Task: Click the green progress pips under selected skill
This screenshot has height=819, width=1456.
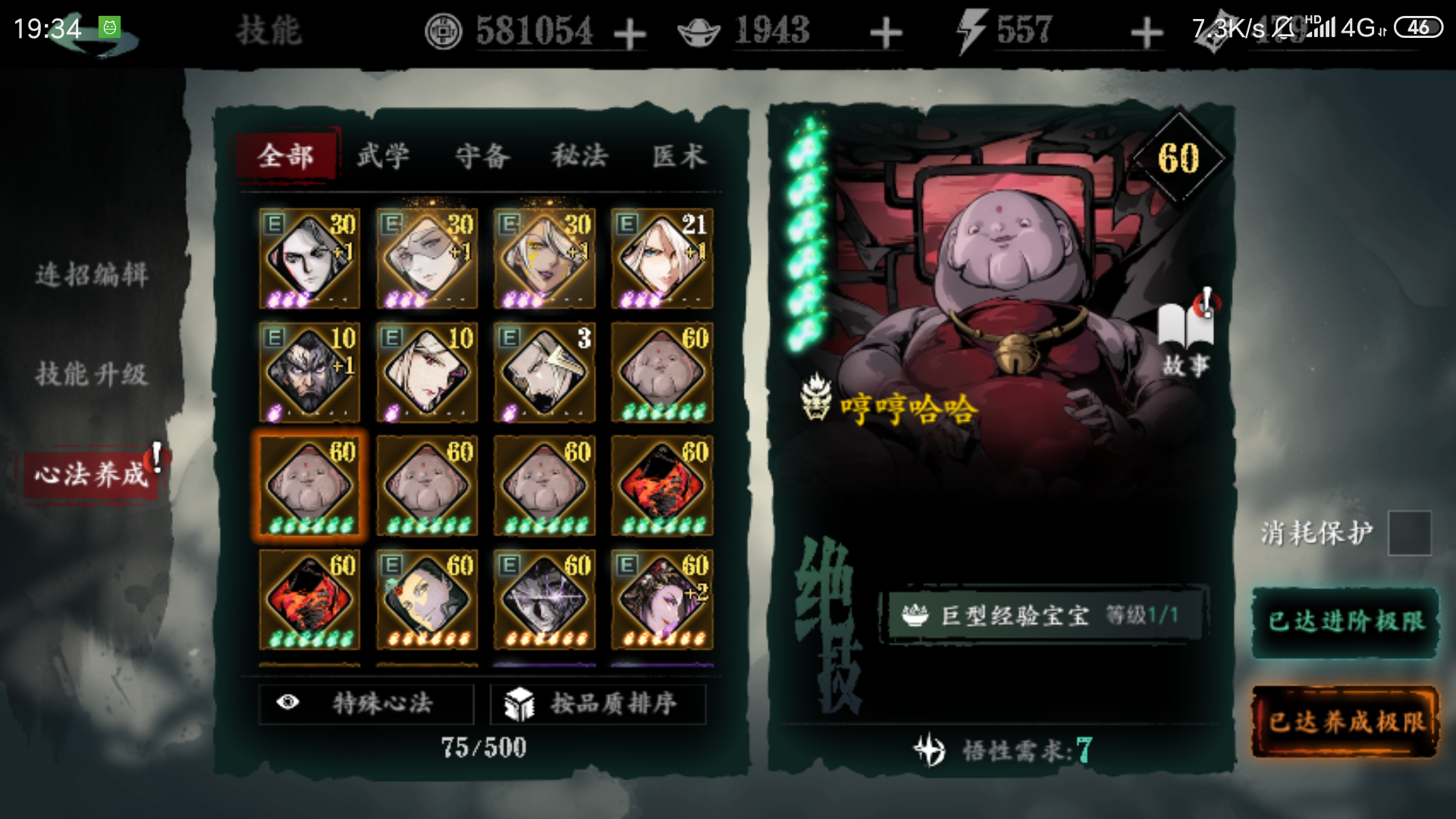Action: tap(310, 525)
